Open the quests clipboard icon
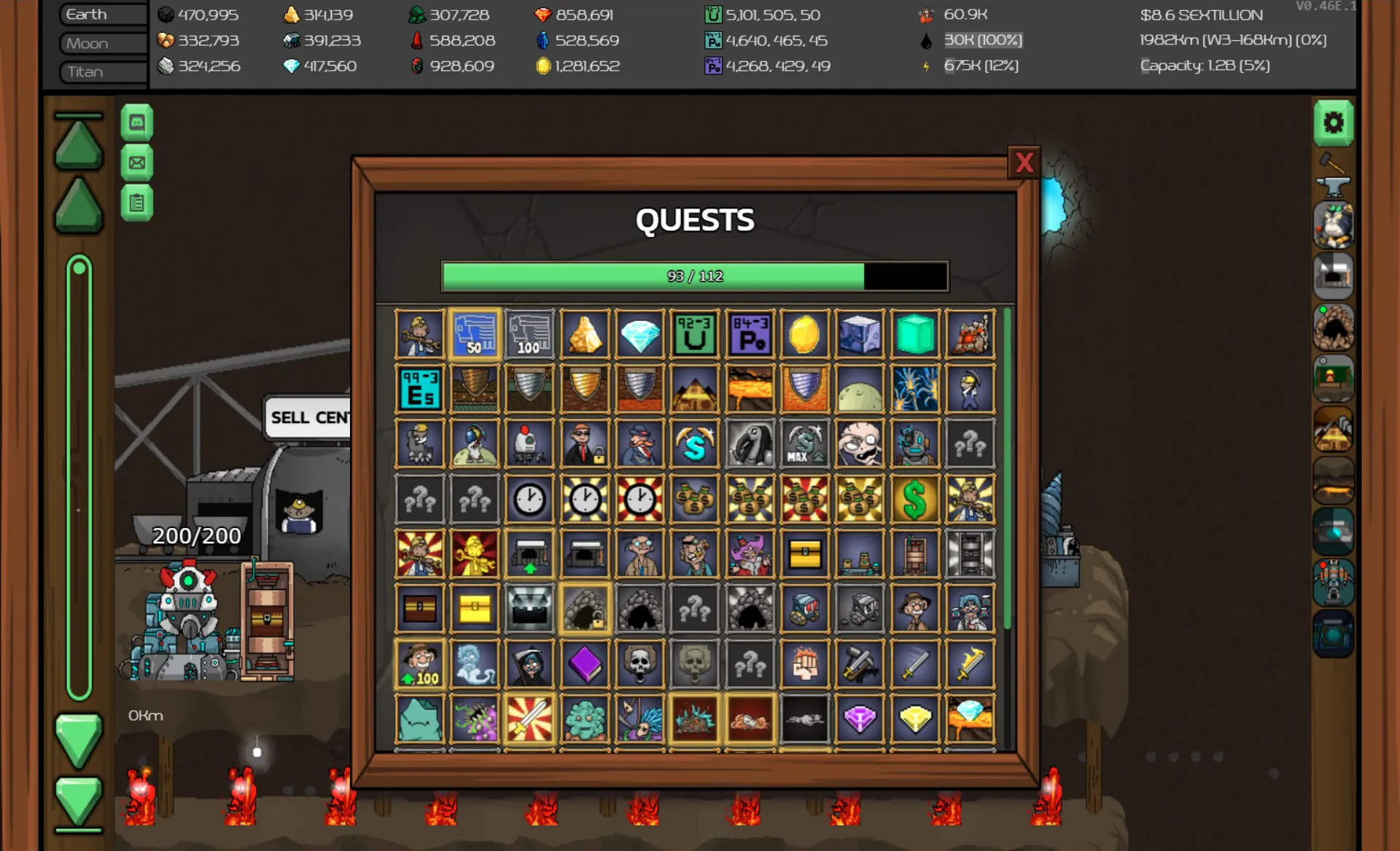This screenshot has height=851, width=1400. pyautogui.click(x=137, y=203)
